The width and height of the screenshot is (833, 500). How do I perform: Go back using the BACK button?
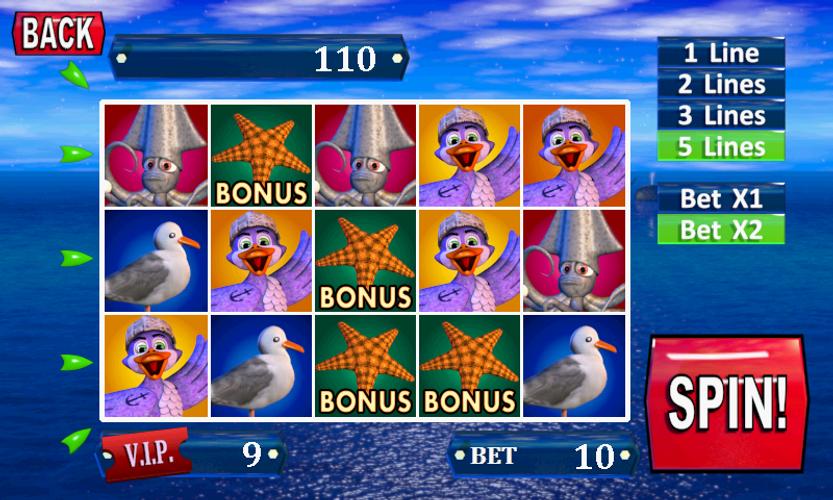57,33
